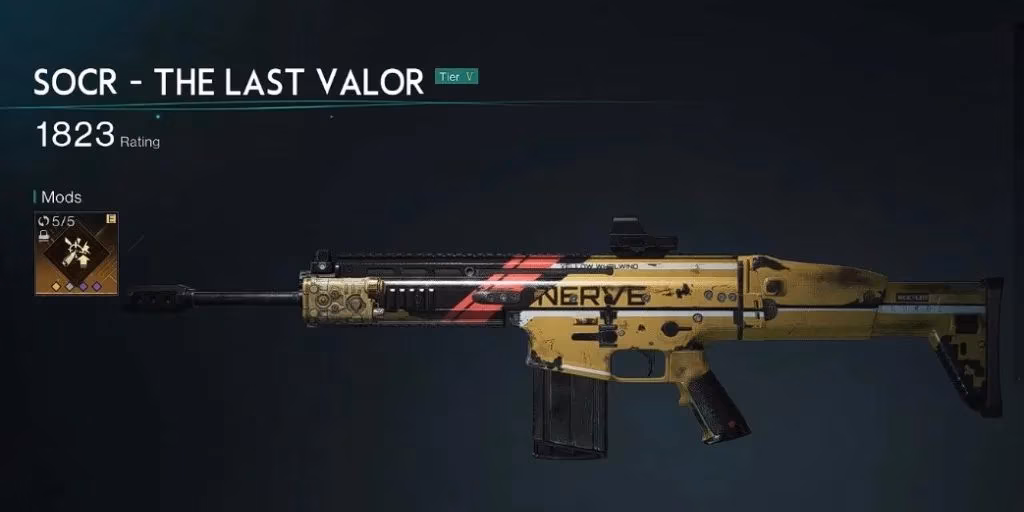The width and height of the screenshot is (1024, 512).
Task: Select the weapon mod slot icon
Action: click(76, 253)
